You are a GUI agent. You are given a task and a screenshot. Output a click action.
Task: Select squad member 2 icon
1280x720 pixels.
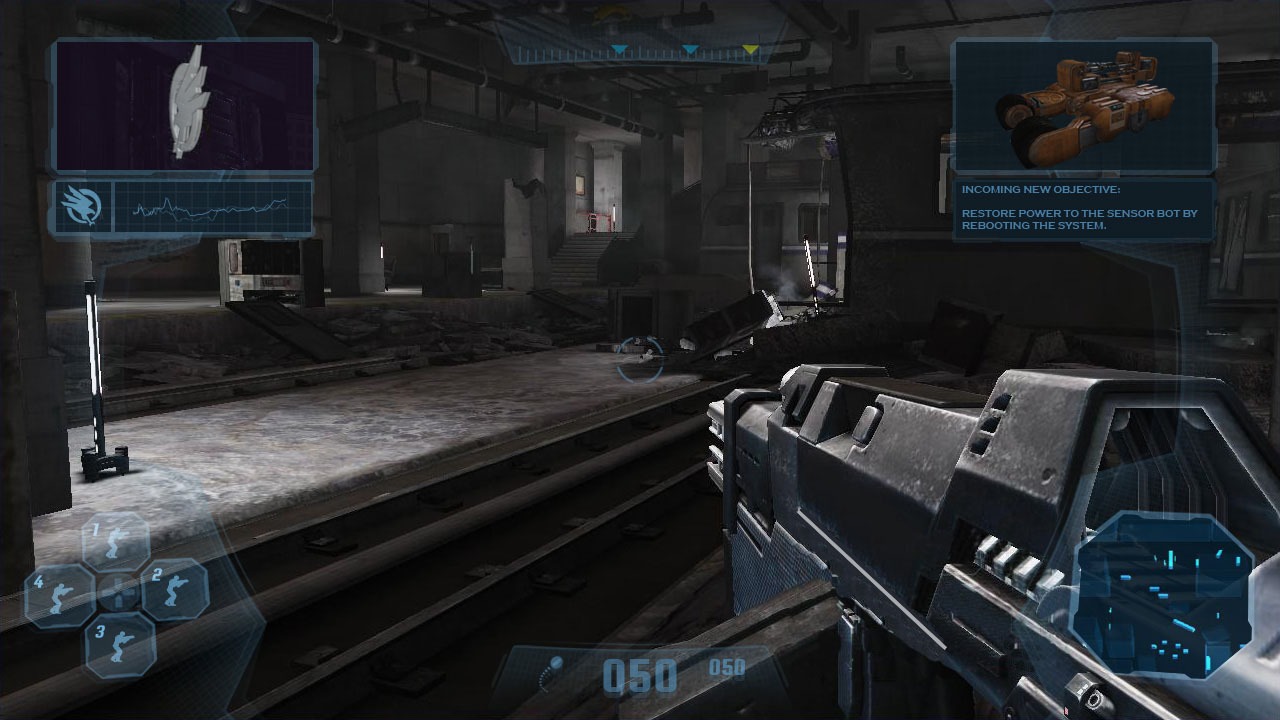coord(173,588)
